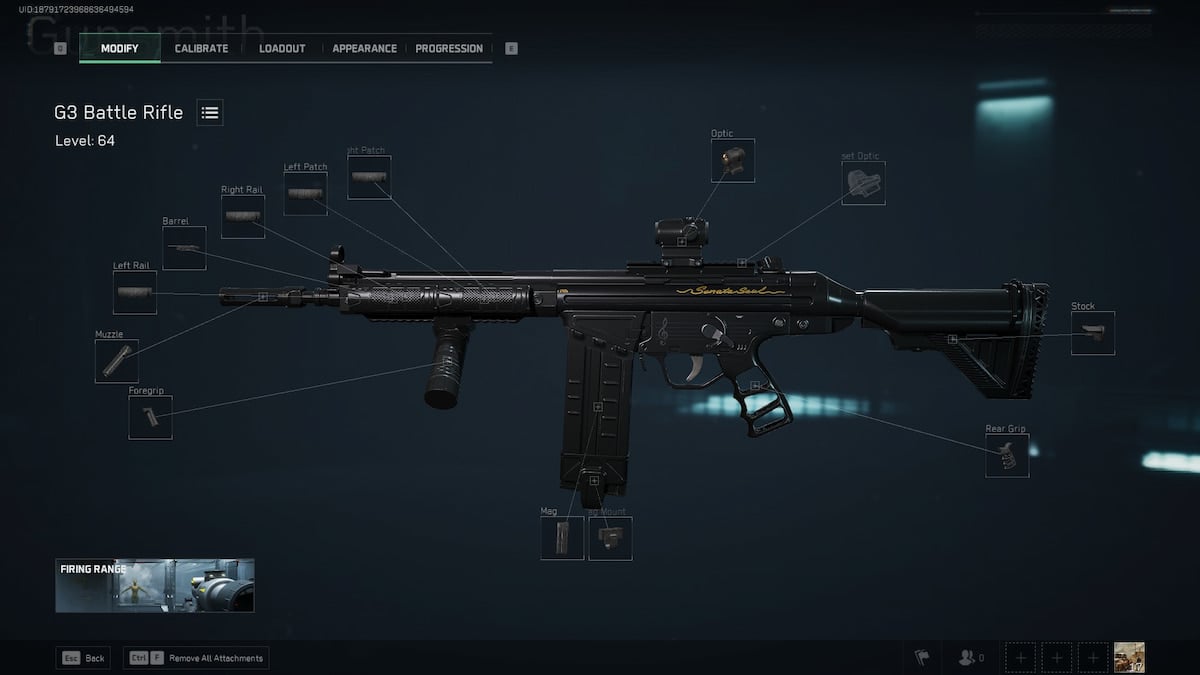Viewport: 1200px width, 675px height.
Task: Pick the Left Rail attachment slot
Action: (x=134, y=293)
